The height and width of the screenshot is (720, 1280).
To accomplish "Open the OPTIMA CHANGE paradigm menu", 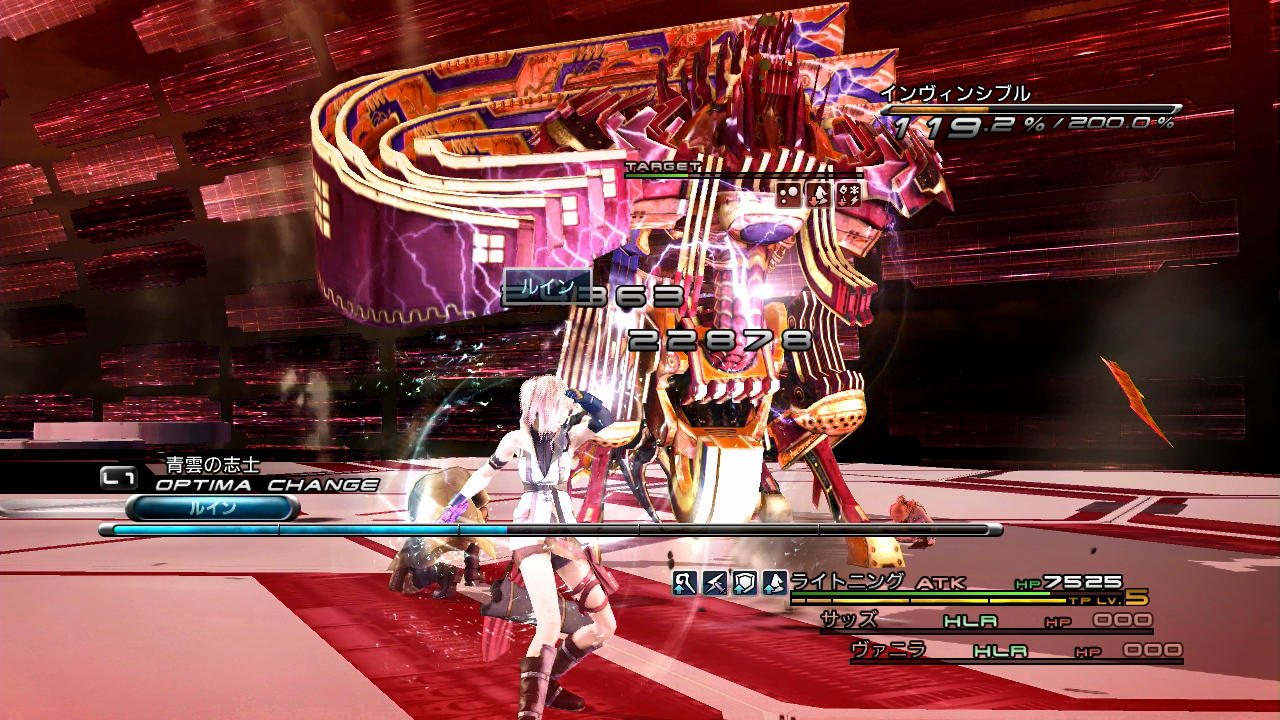I will click(266, 485).
